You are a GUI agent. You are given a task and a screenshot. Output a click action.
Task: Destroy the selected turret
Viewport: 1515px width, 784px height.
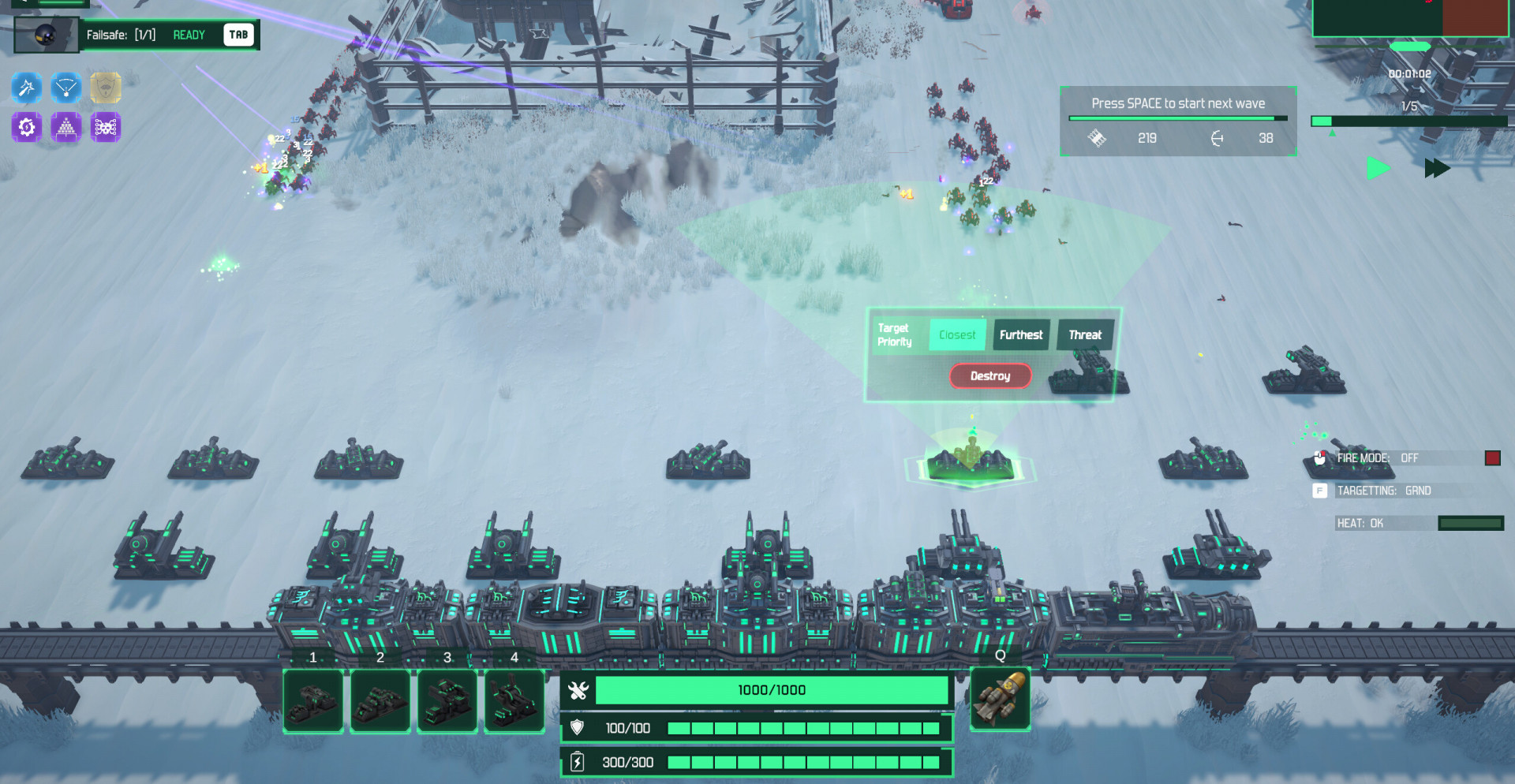(990, 376)
